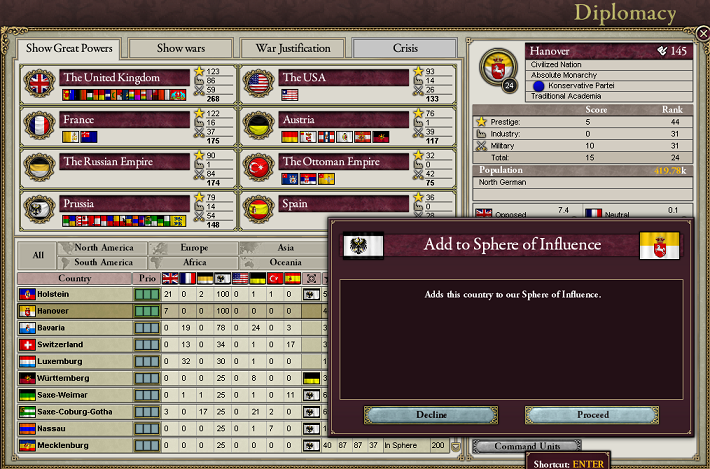
Task: Select Prussia great power entry
Action: click(124, 203)
